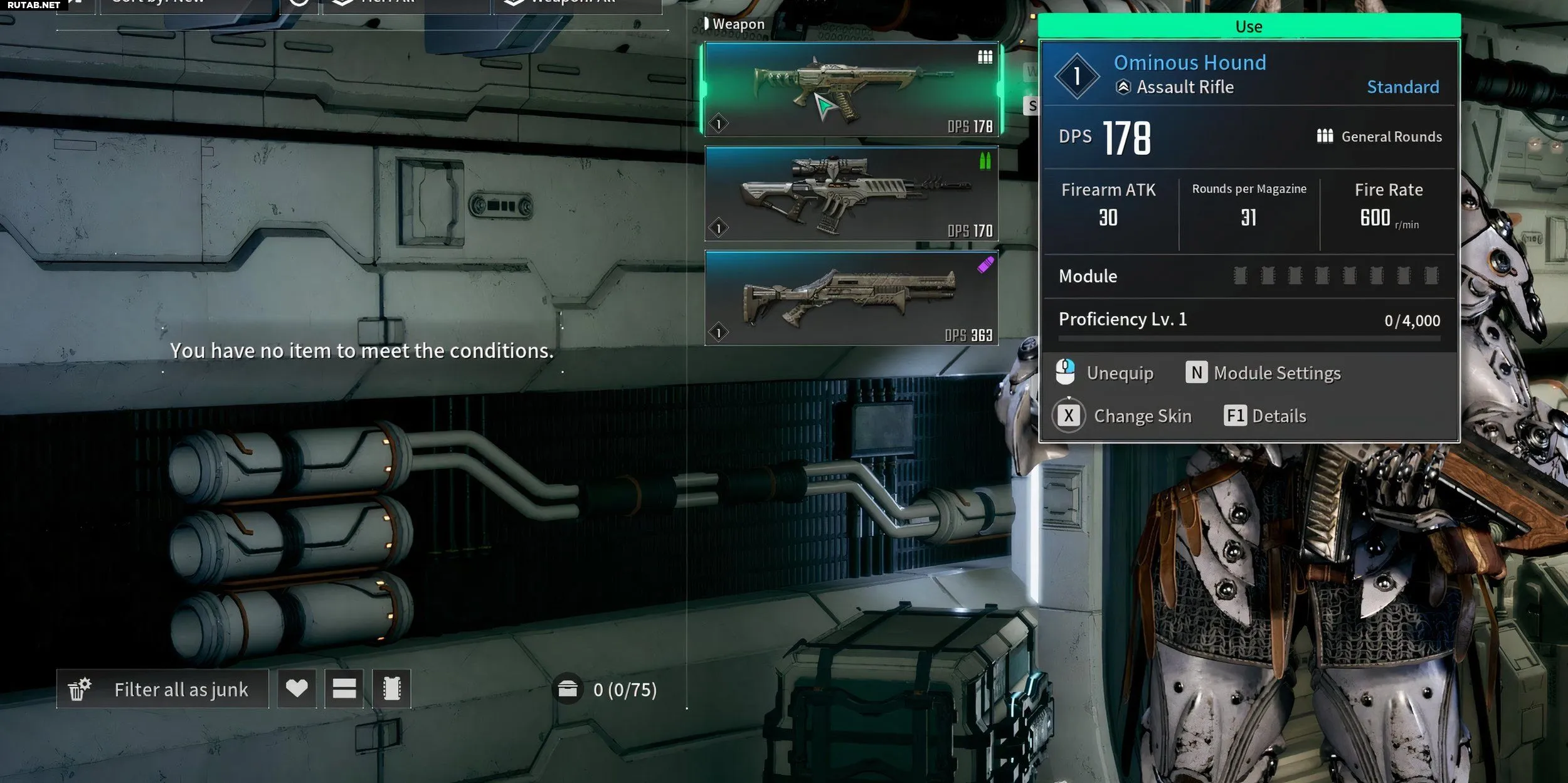The image size is (1568, 783).
Task: Select the Ominous Hound assault rifle slot
Action: tap(851, 89)
